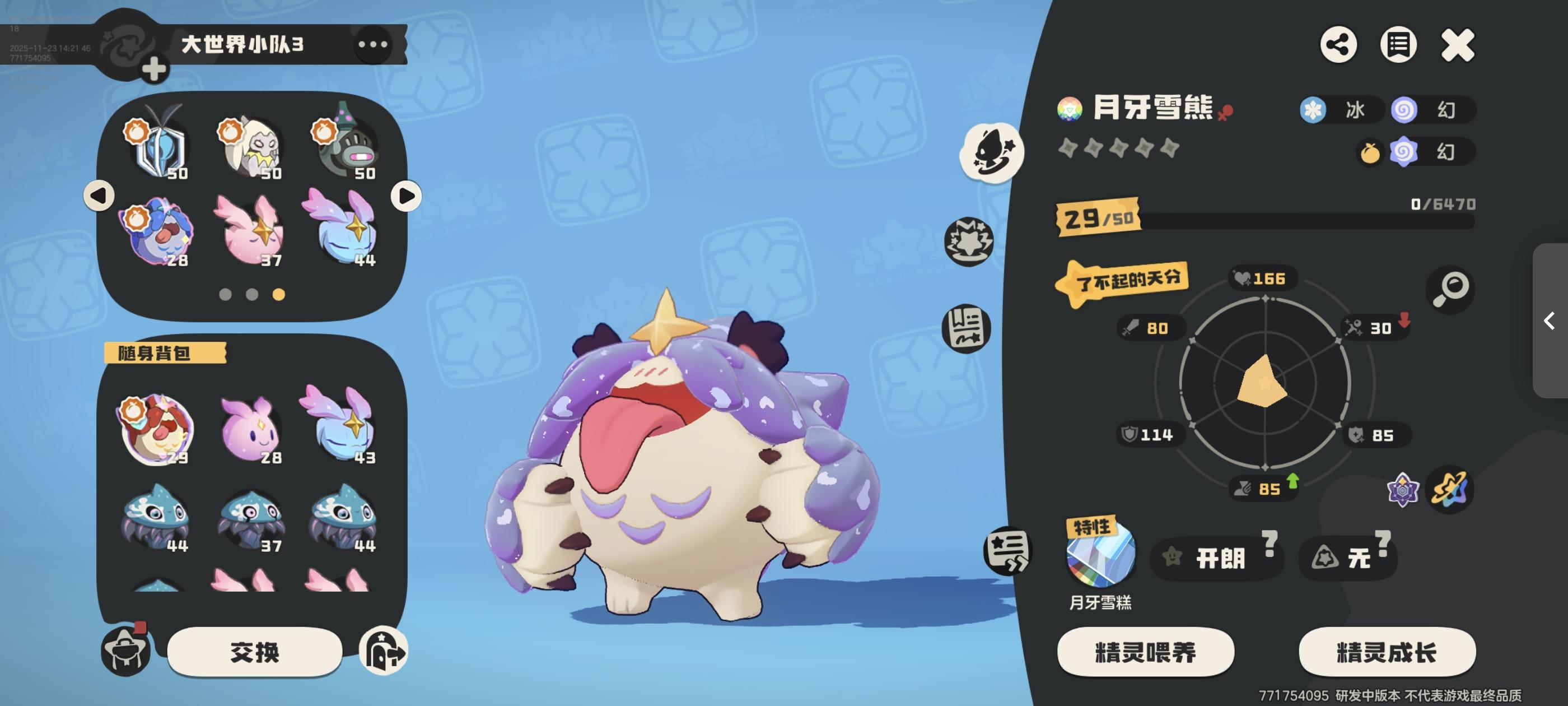Open the list menu icon at top right

coord(1398,44)
